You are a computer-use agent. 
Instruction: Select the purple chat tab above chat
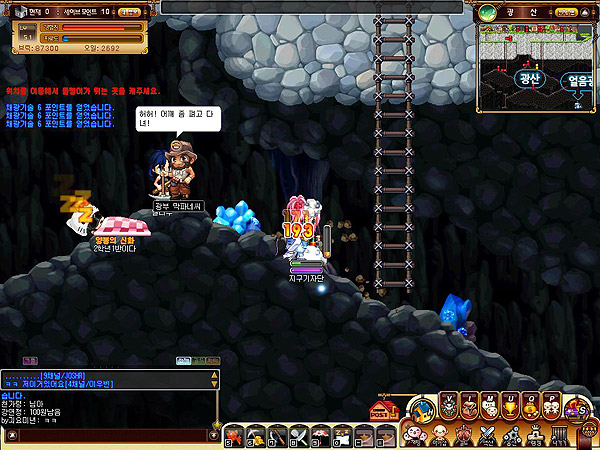pos(29,360)
